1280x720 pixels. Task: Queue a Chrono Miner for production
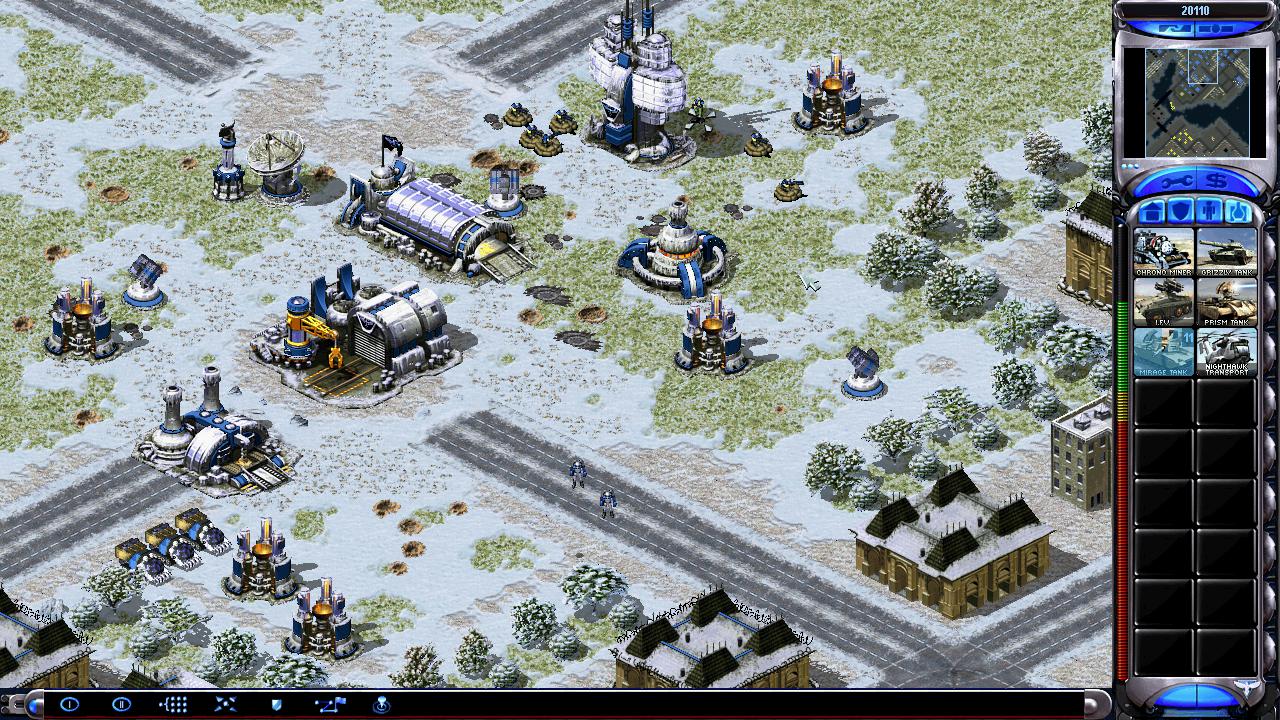(x=1163, y=252)
